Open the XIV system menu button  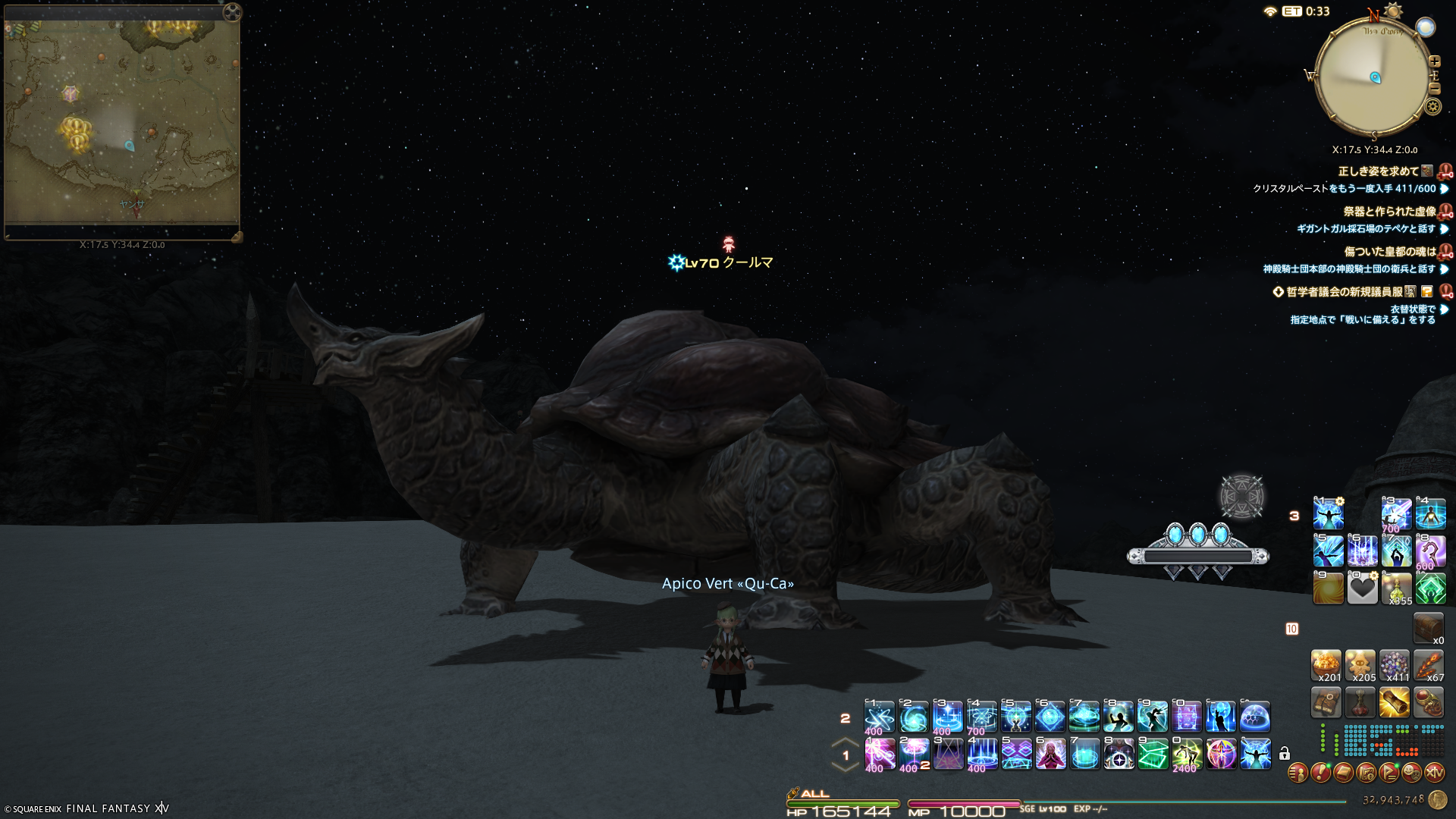point(1434,773)
